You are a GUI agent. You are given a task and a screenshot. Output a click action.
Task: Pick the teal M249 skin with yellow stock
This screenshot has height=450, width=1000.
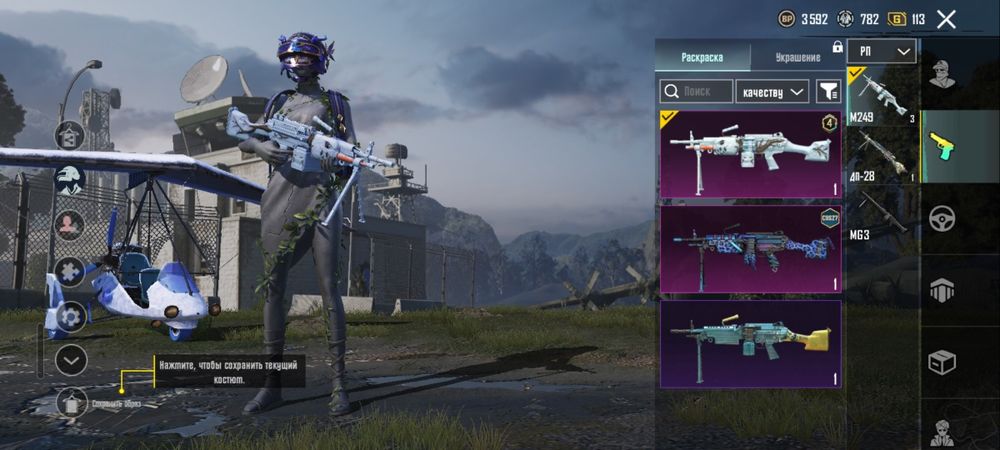(750, 343)
